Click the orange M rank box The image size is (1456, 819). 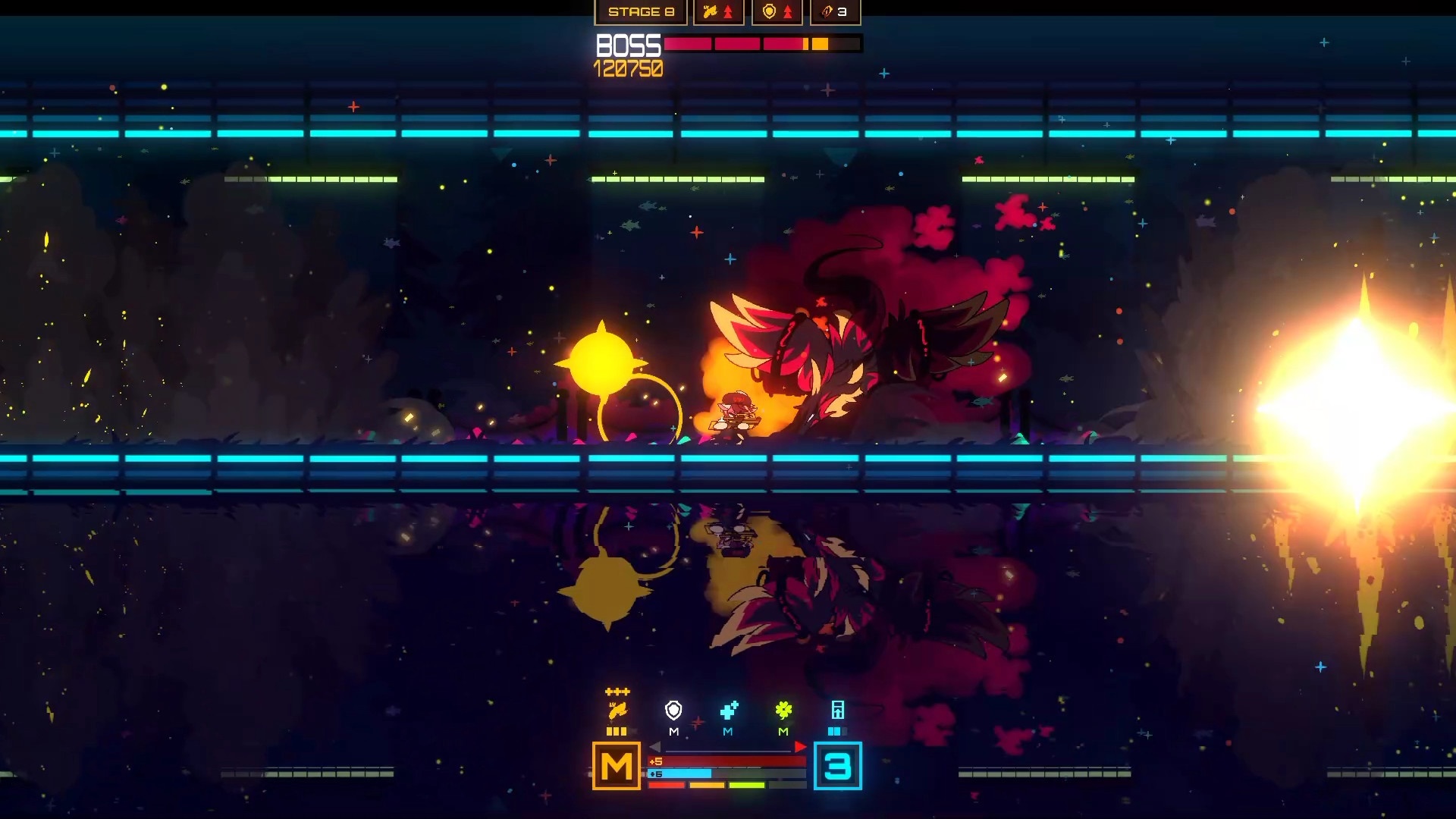(x=616, y=766)
